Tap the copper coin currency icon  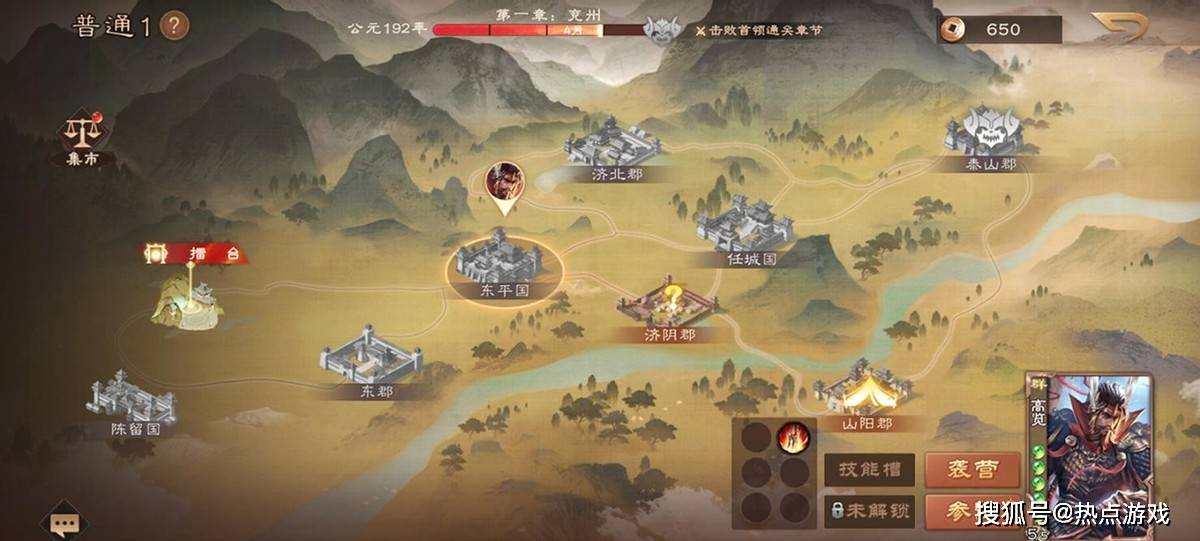pyautogui.click(x=957, y=29)
